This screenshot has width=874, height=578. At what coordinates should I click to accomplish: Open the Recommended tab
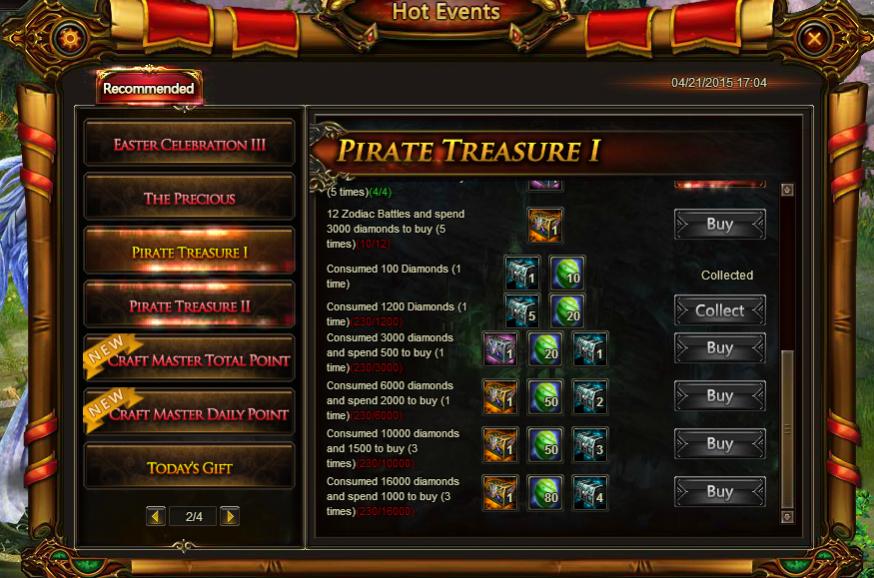click(x=149, y=89)
